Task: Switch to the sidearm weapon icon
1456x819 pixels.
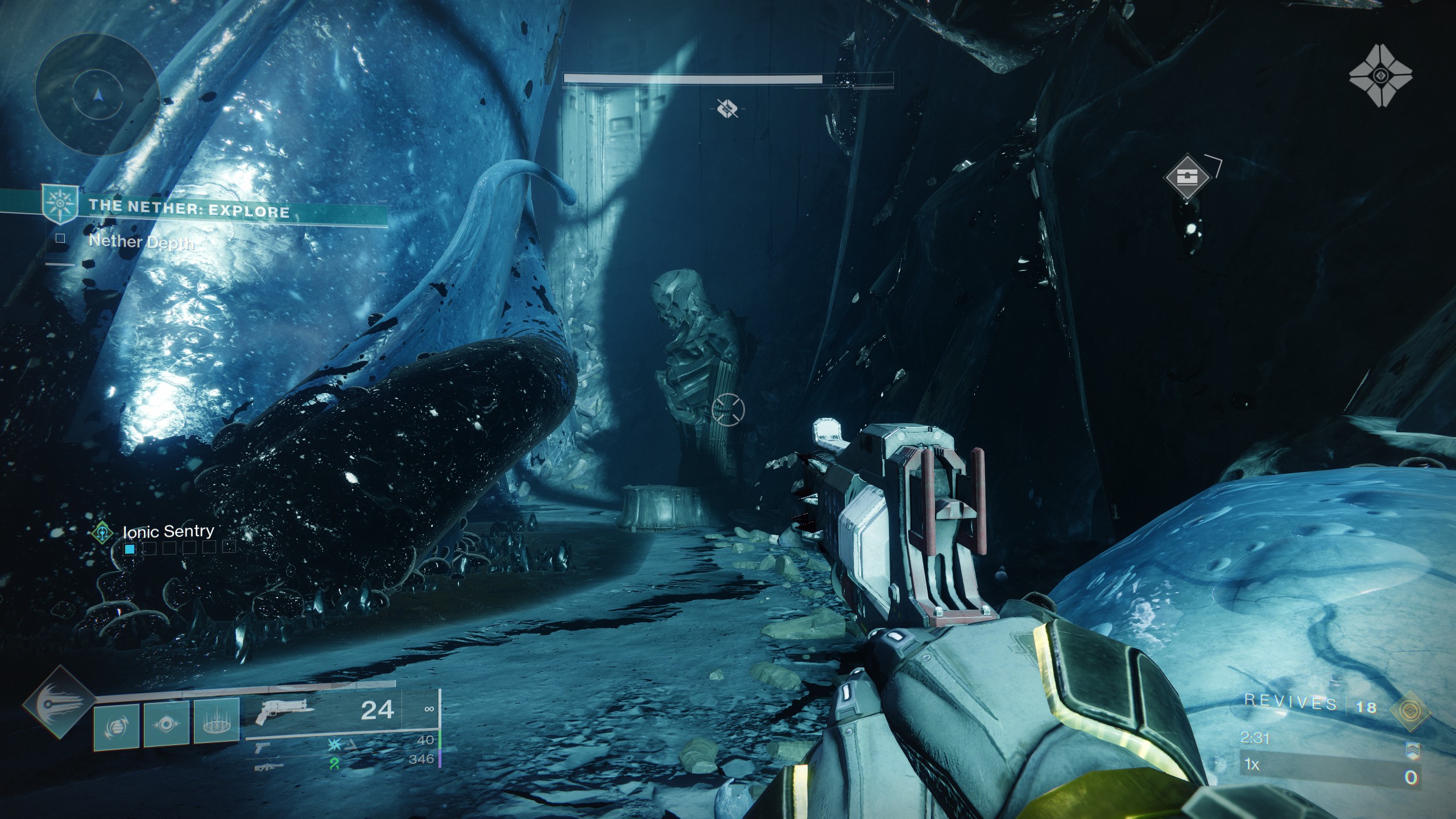Action: (x=263, y=747)
